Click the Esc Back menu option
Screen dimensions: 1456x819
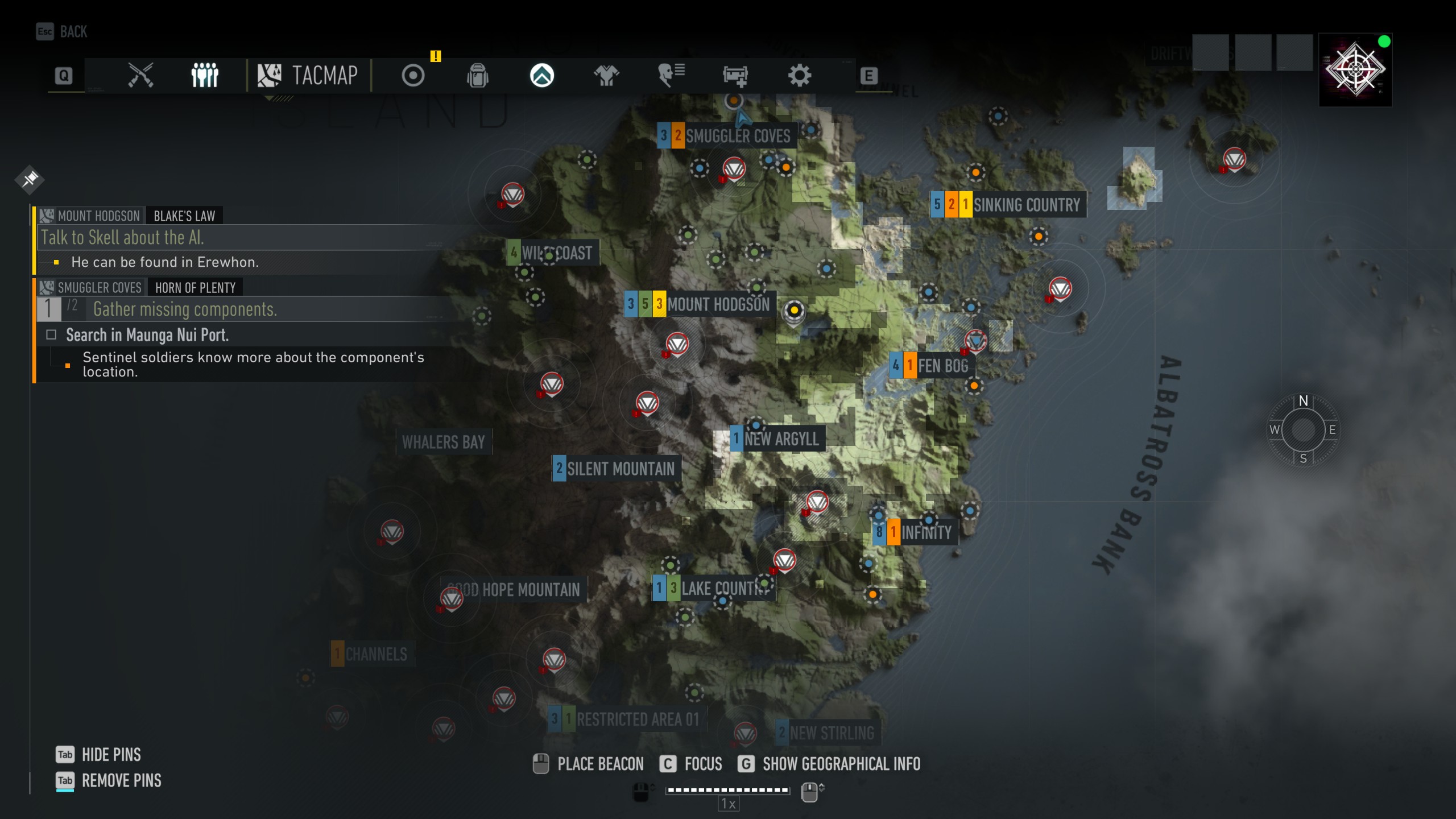coord(60,31)
